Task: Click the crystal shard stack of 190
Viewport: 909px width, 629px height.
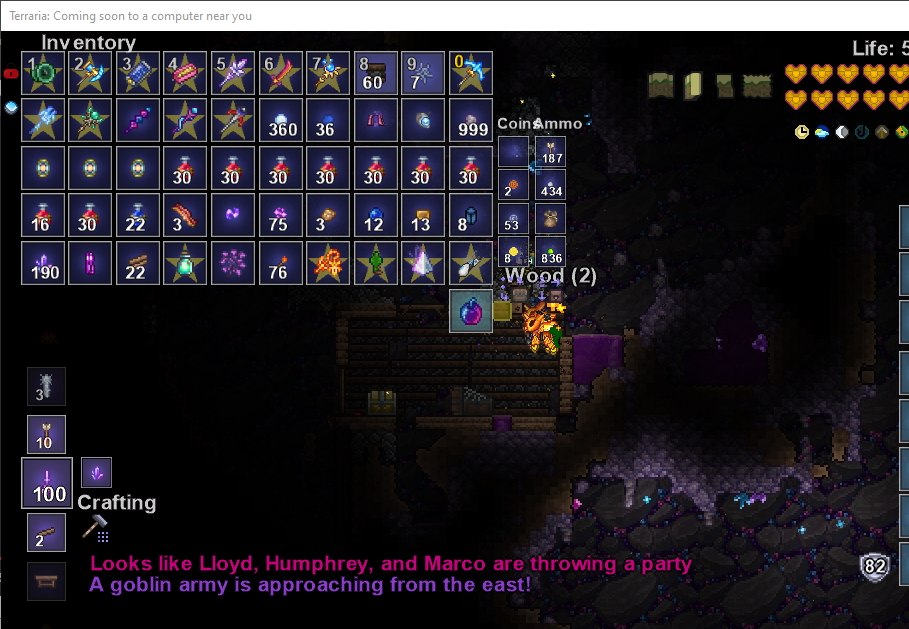Action: coord(44,262)
